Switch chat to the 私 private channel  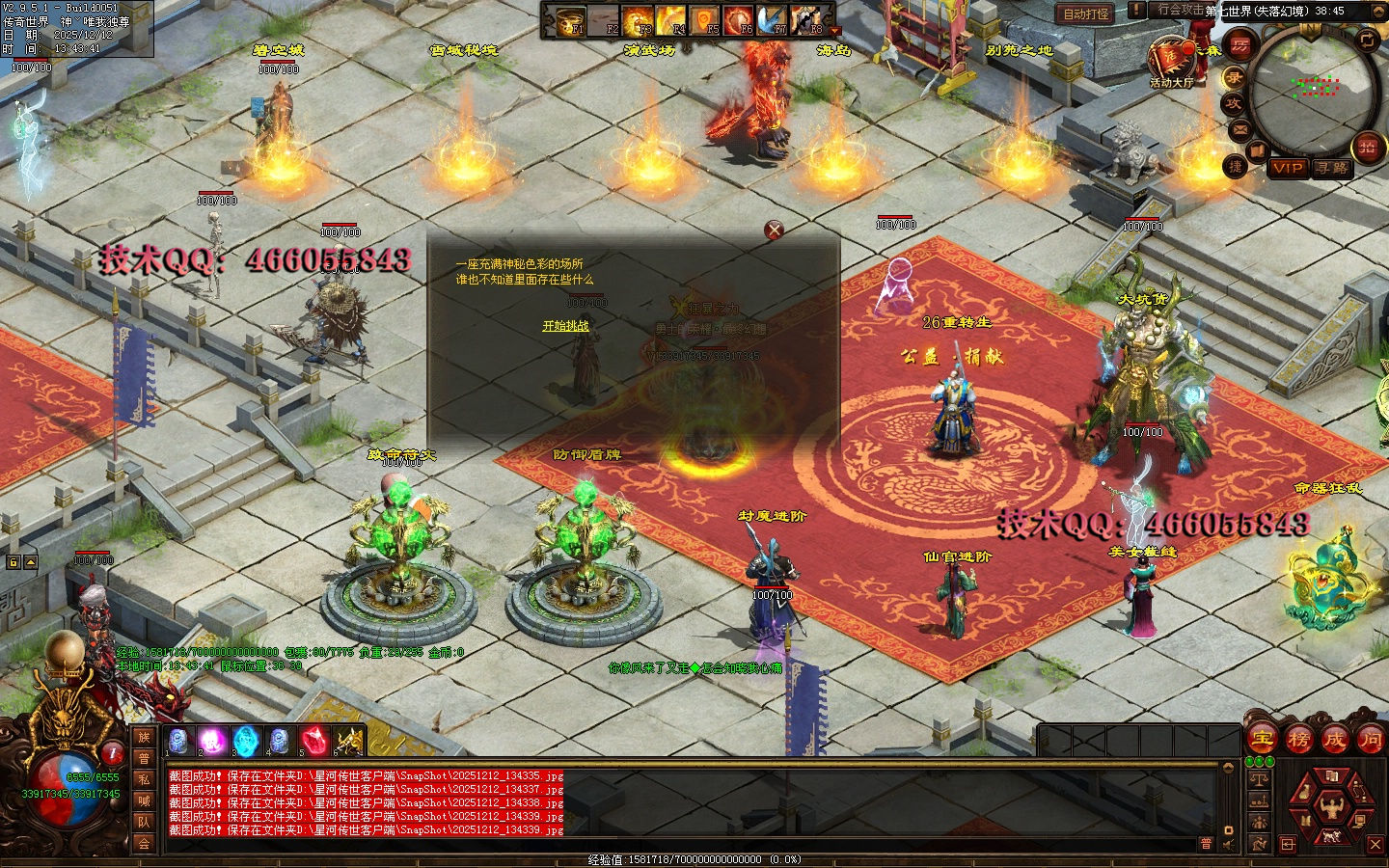pos(144,779)
